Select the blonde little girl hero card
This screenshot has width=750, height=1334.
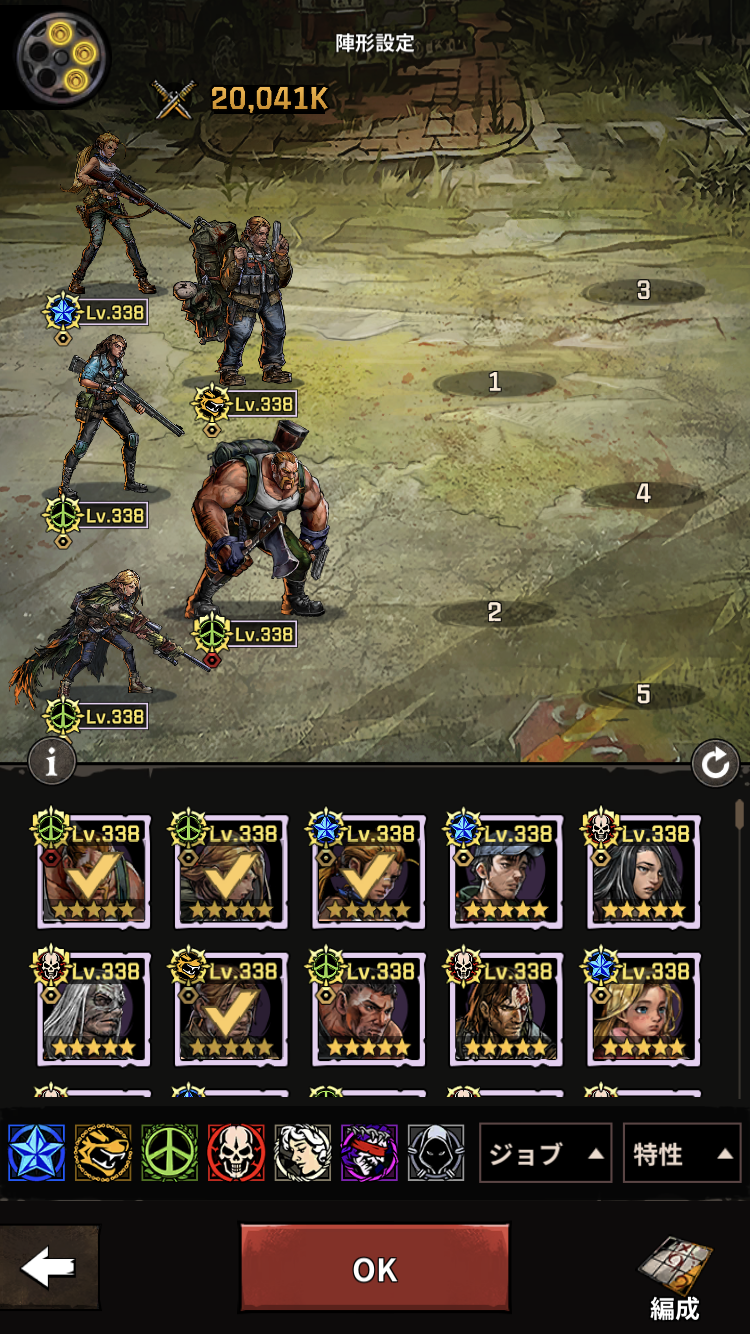coord(643,1008)
